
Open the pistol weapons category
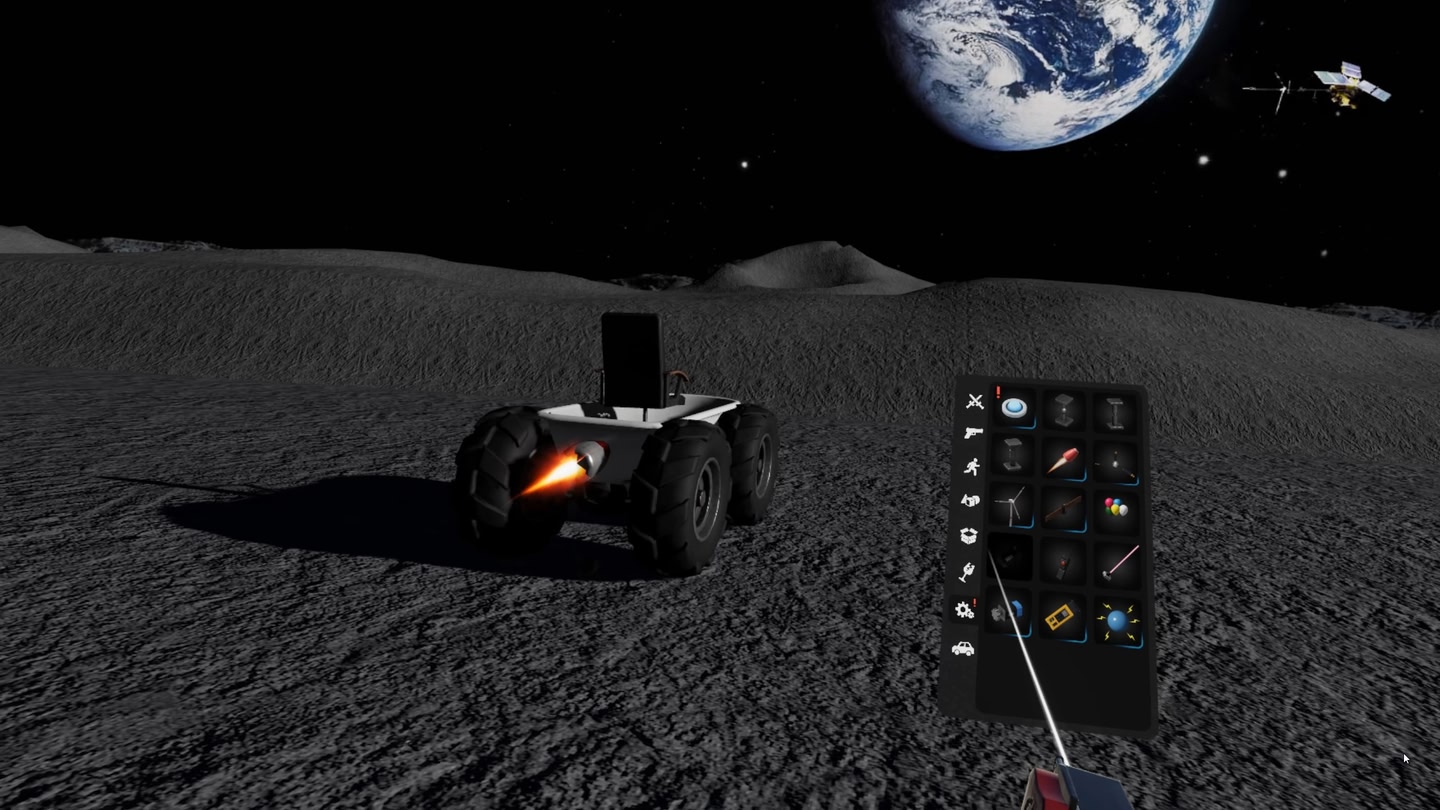click(x=973, y=432)
